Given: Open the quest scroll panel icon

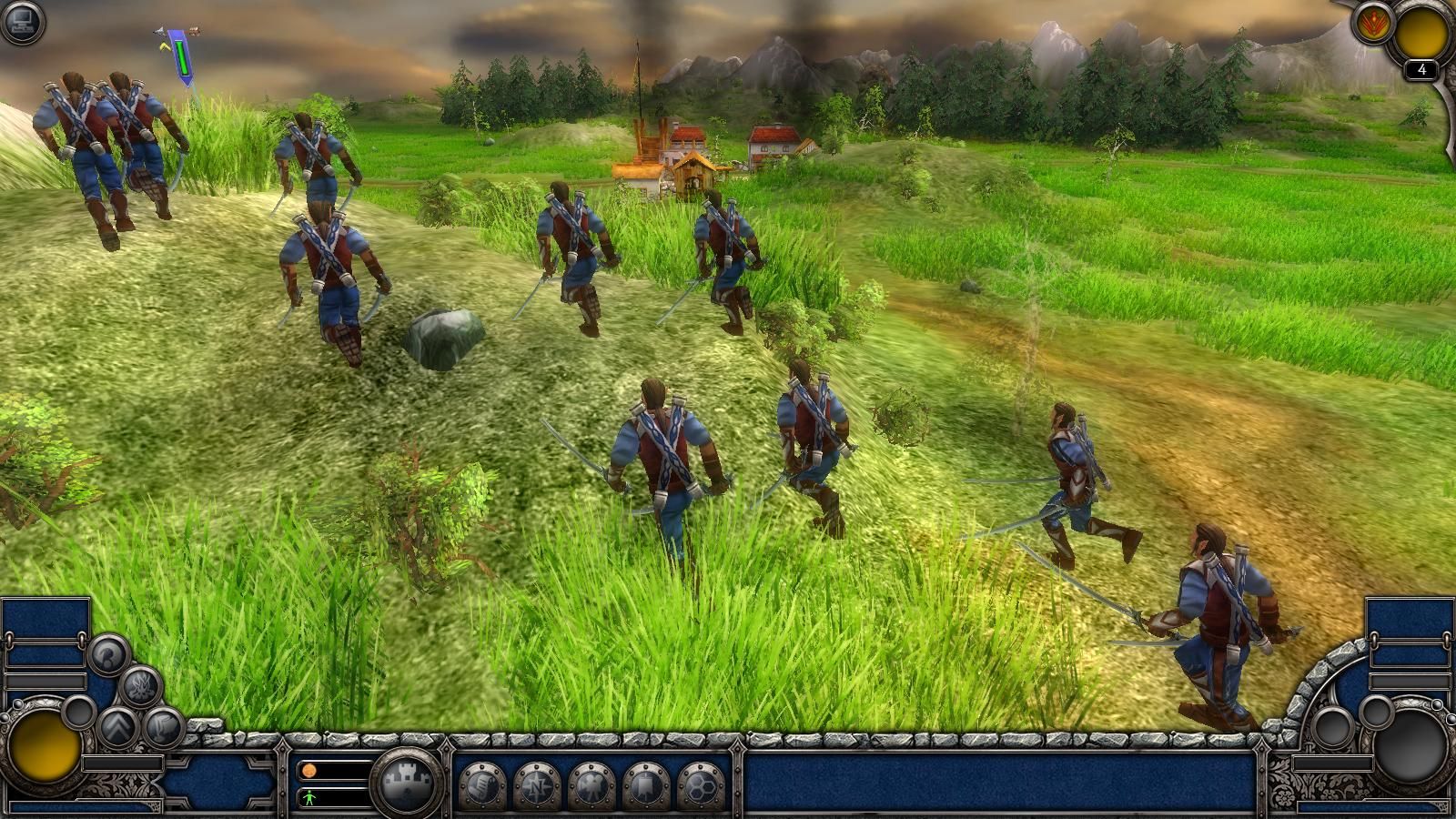Looking at the screenshot, I should [481, 784].
